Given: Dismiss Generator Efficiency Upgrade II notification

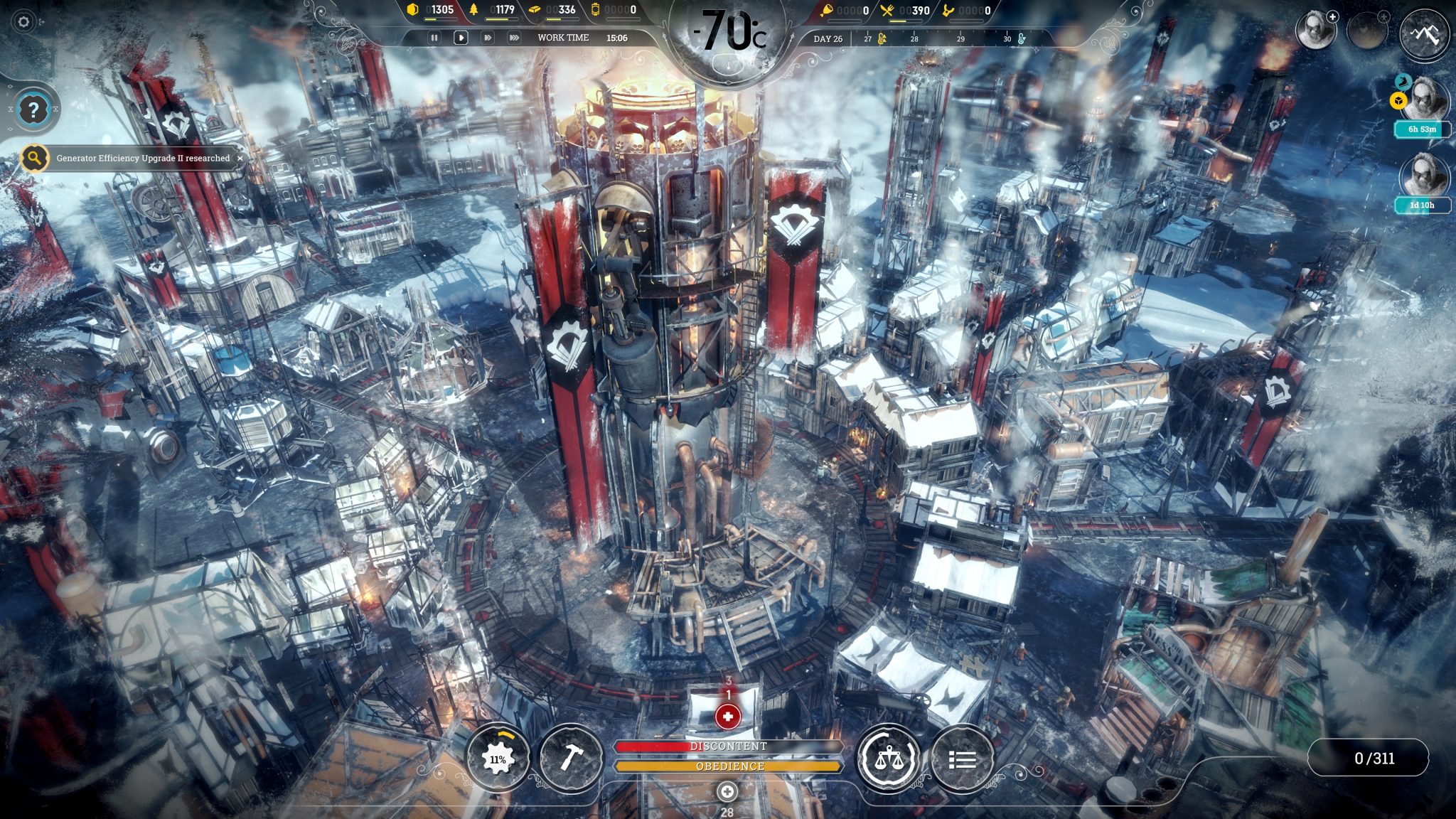Looking at the screenshot, I should (x=240, y=158).
